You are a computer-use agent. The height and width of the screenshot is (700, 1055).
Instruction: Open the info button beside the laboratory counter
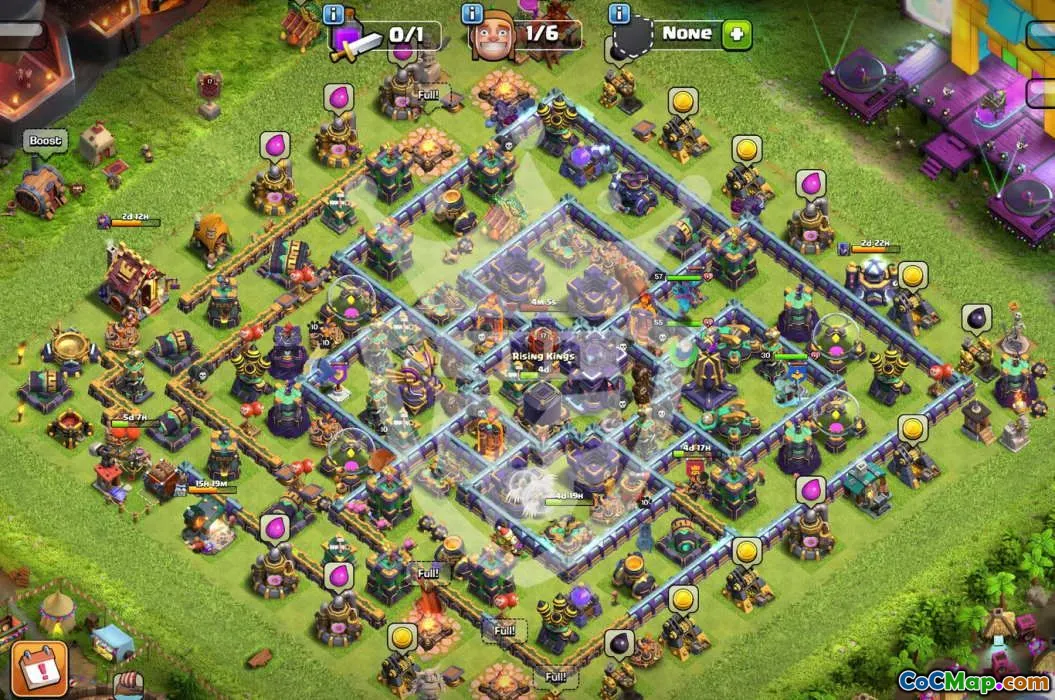coord(335,14)
